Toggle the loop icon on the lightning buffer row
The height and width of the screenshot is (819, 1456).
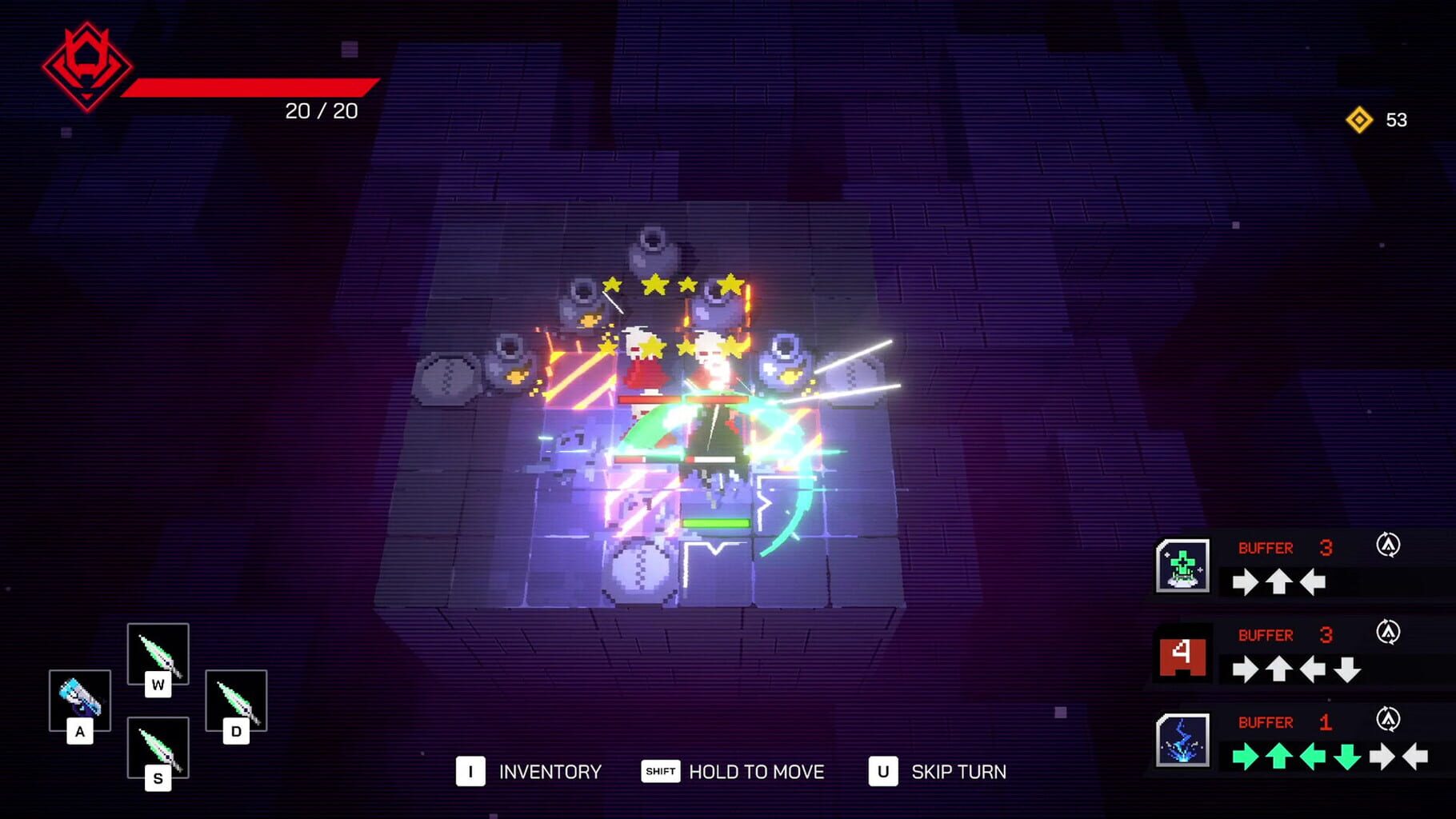pyautogui.click(x=1390, y=717)
